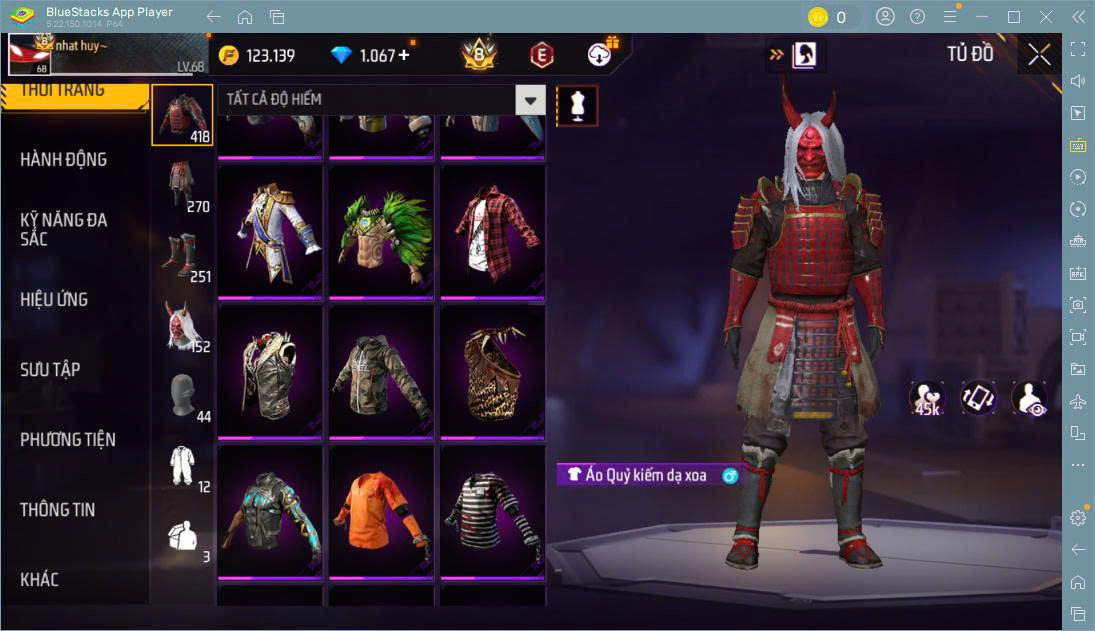Select the HIỆU ỨNG category
The height and width of the screenshot is (631, 1095).
pos(54,300)
